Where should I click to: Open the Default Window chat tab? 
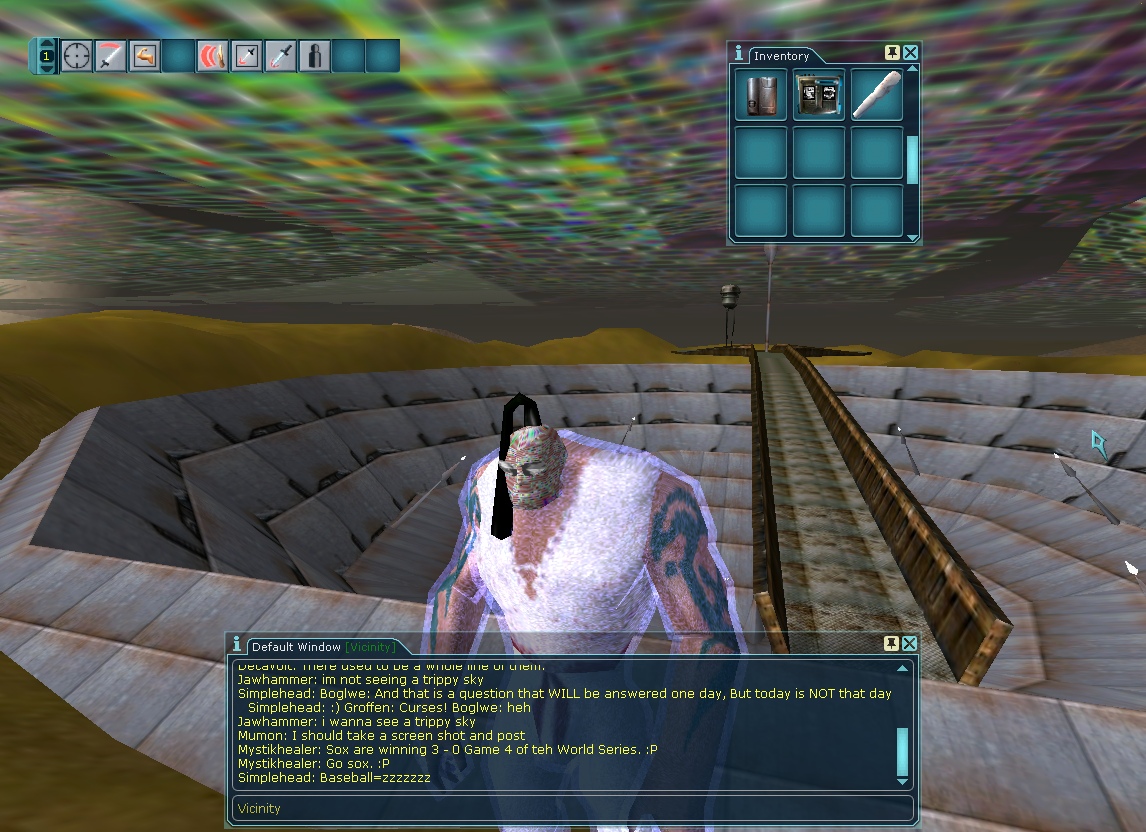tap(322, 647)
